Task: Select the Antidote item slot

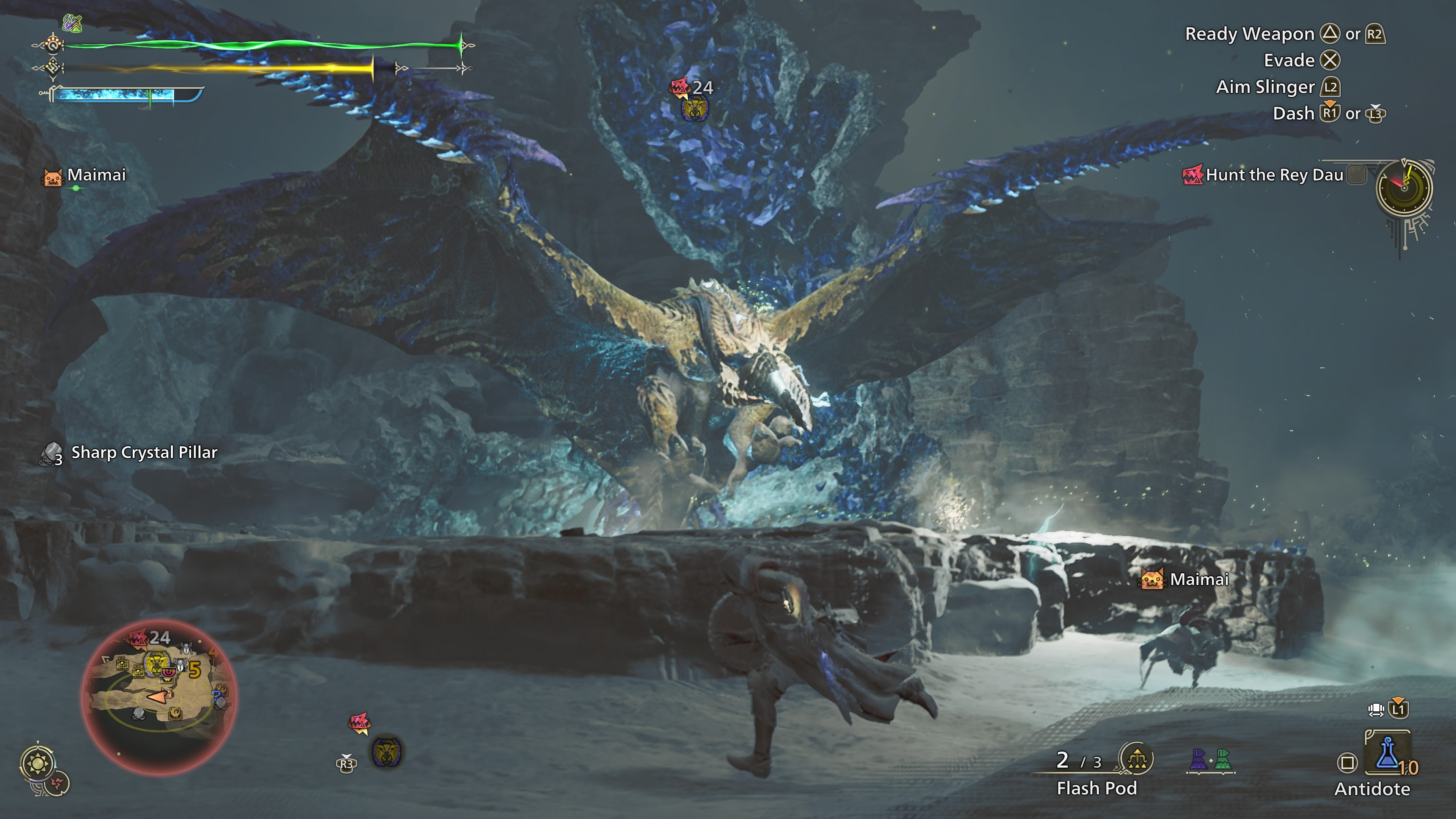Action: coord(1387,756)
